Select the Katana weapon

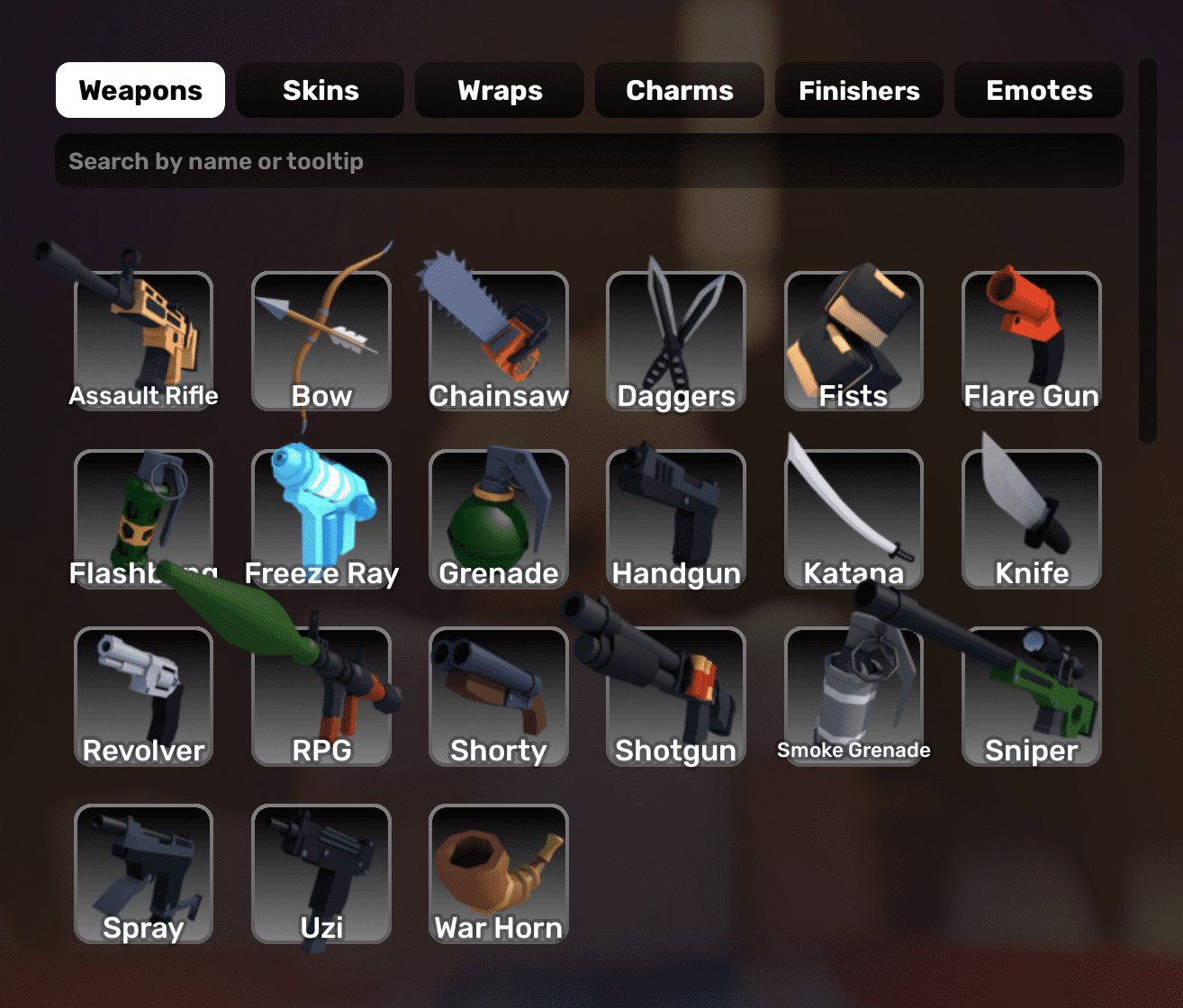[x=853, y=517]
